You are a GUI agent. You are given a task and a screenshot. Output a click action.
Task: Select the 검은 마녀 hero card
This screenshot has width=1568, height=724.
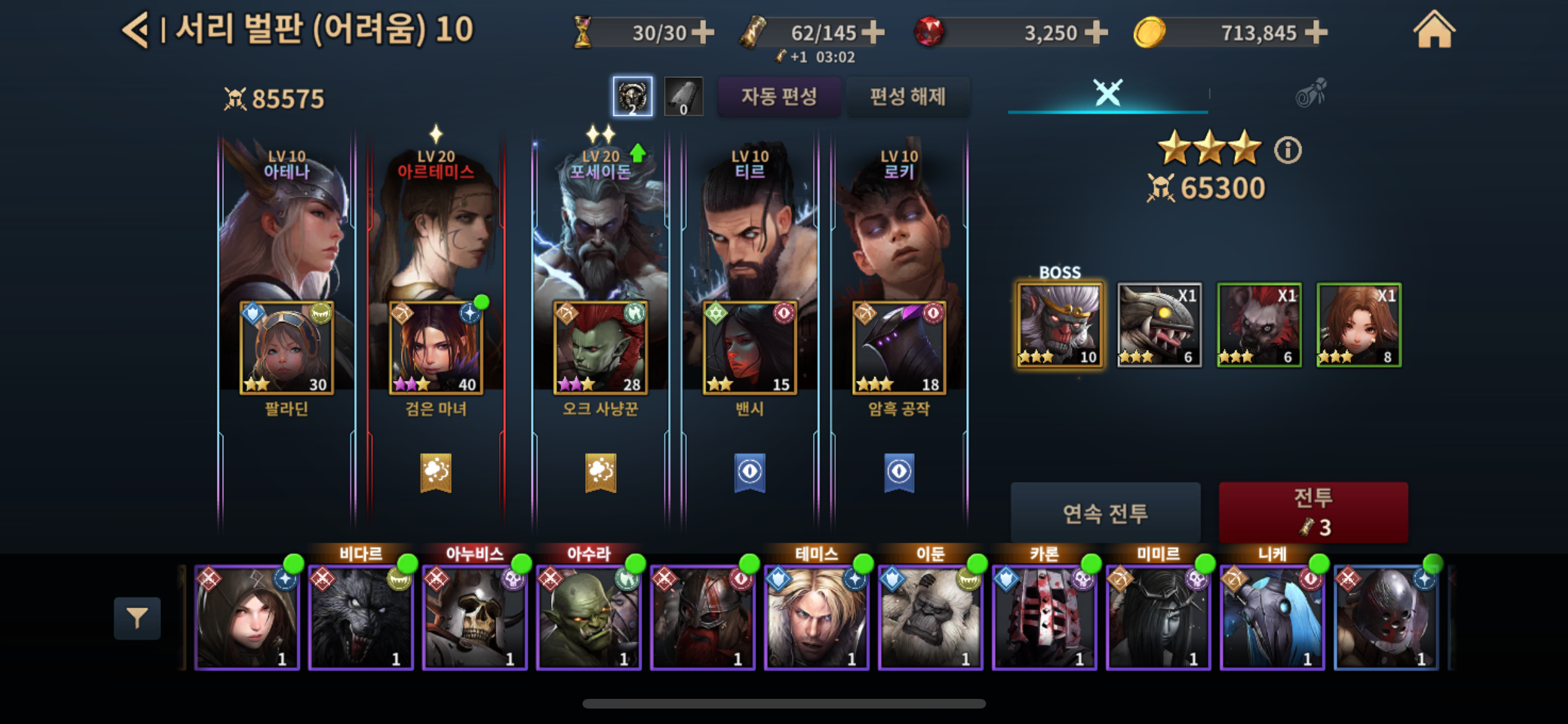[x=436, y=348]
